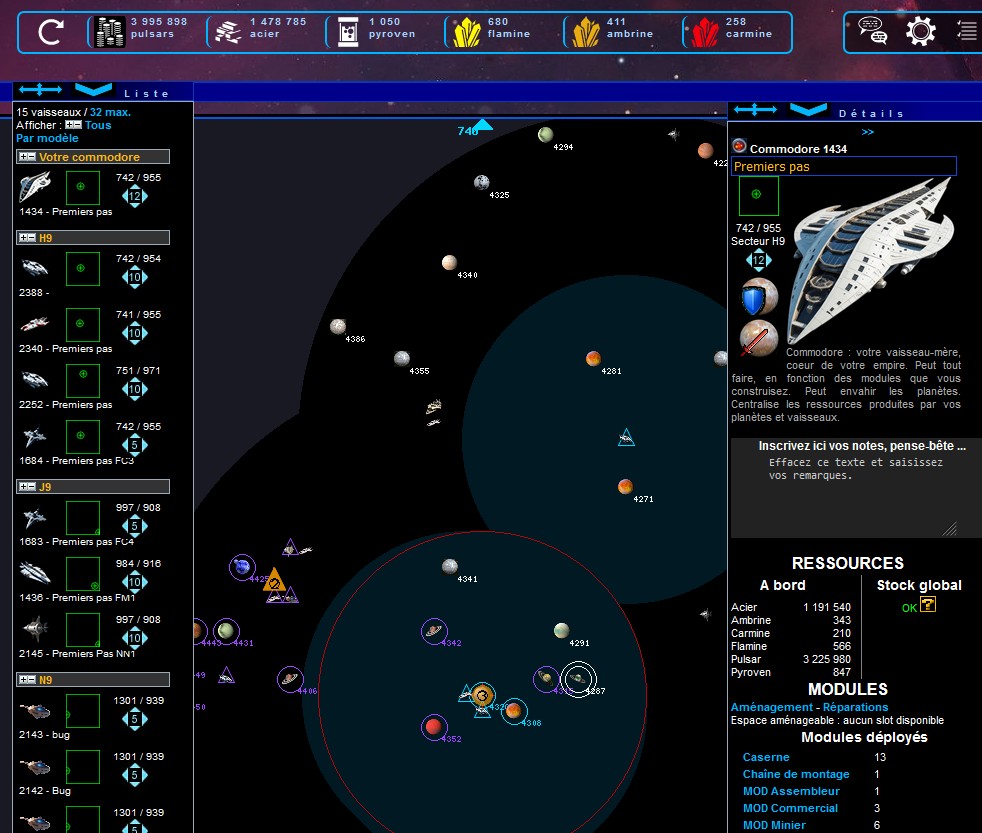
Task: Select ship 2145 Premiers Pas NN1
Action: click(35, 628)
